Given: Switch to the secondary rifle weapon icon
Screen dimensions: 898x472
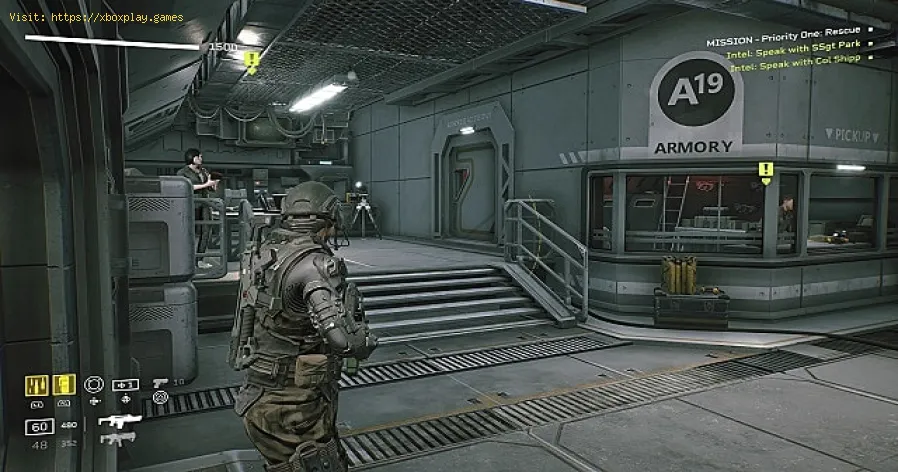Looking at the screenshot, I should pyautogui.click(x=117, y=438).
